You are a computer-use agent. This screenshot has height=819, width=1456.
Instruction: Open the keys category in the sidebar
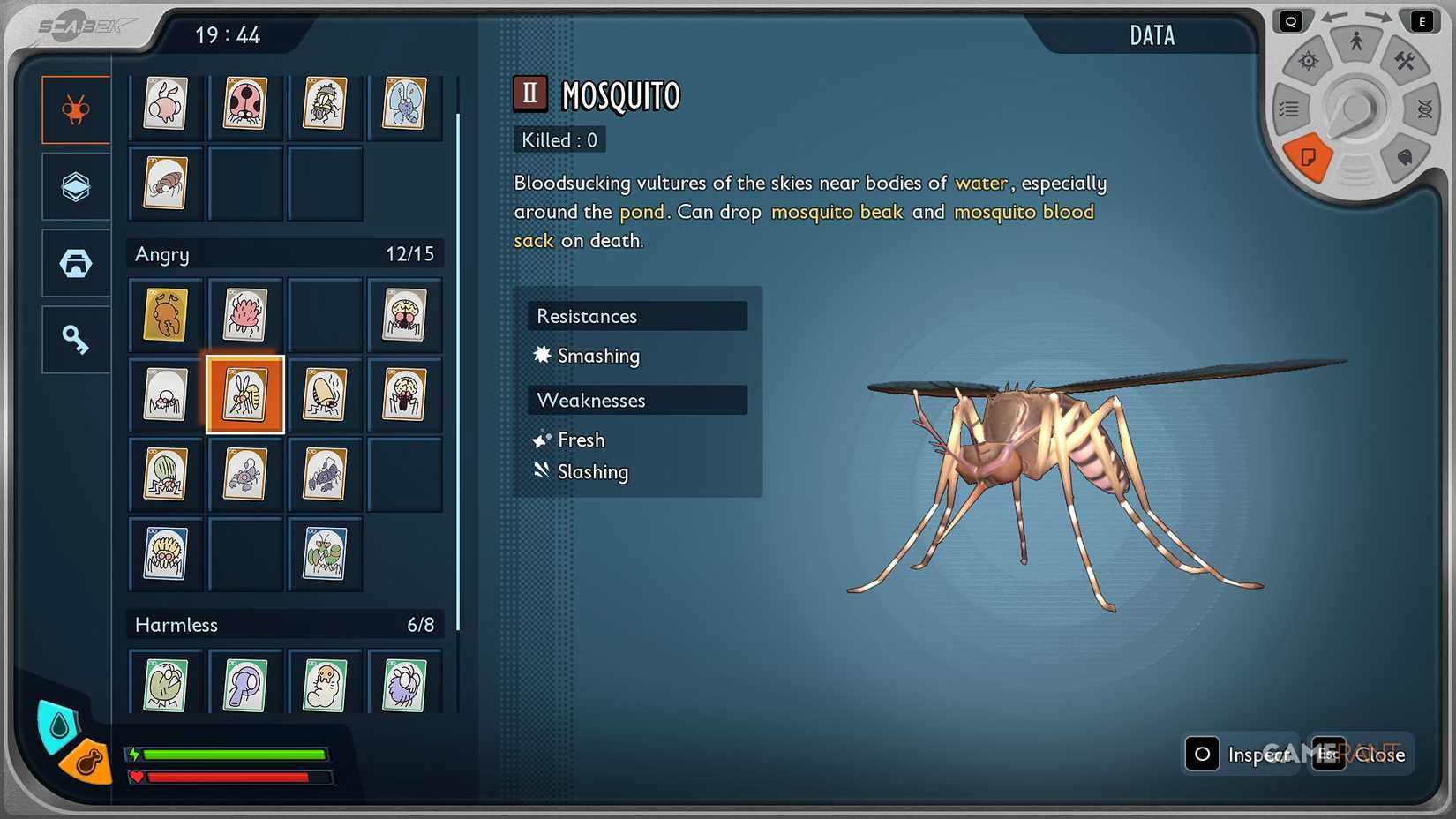coord(75,339)
